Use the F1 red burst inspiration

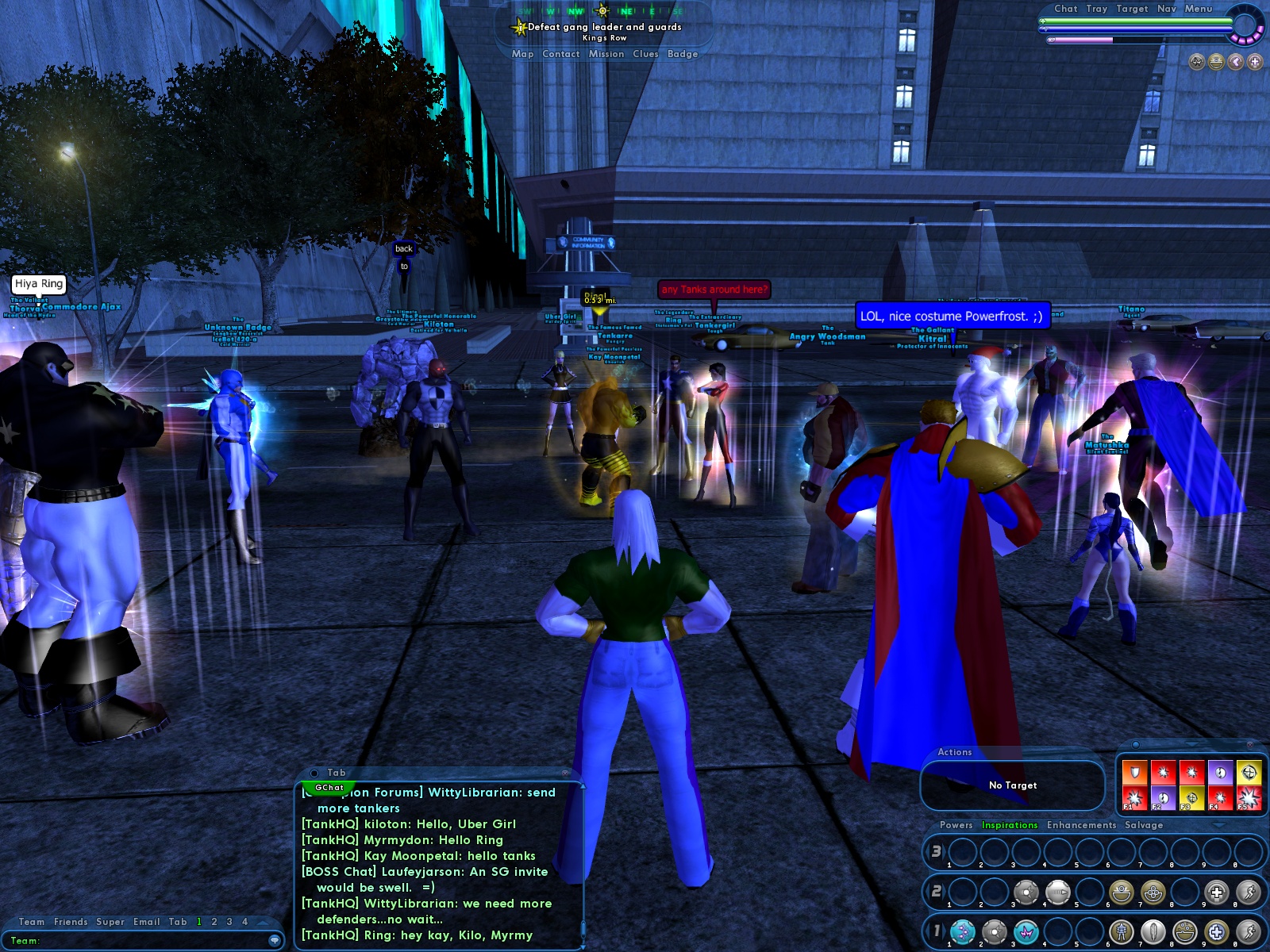point(1134,797)
